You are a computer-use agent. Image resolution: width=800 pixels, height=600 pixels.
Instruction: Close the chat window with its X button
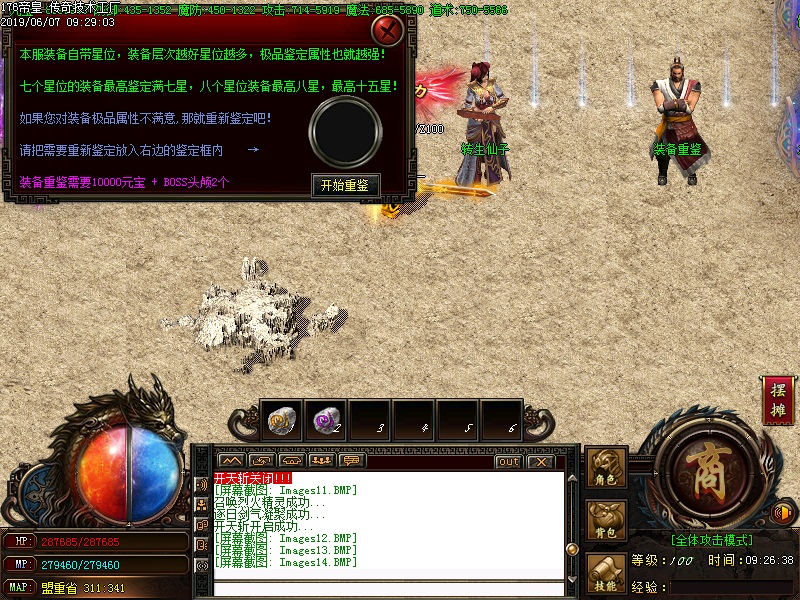540,461
